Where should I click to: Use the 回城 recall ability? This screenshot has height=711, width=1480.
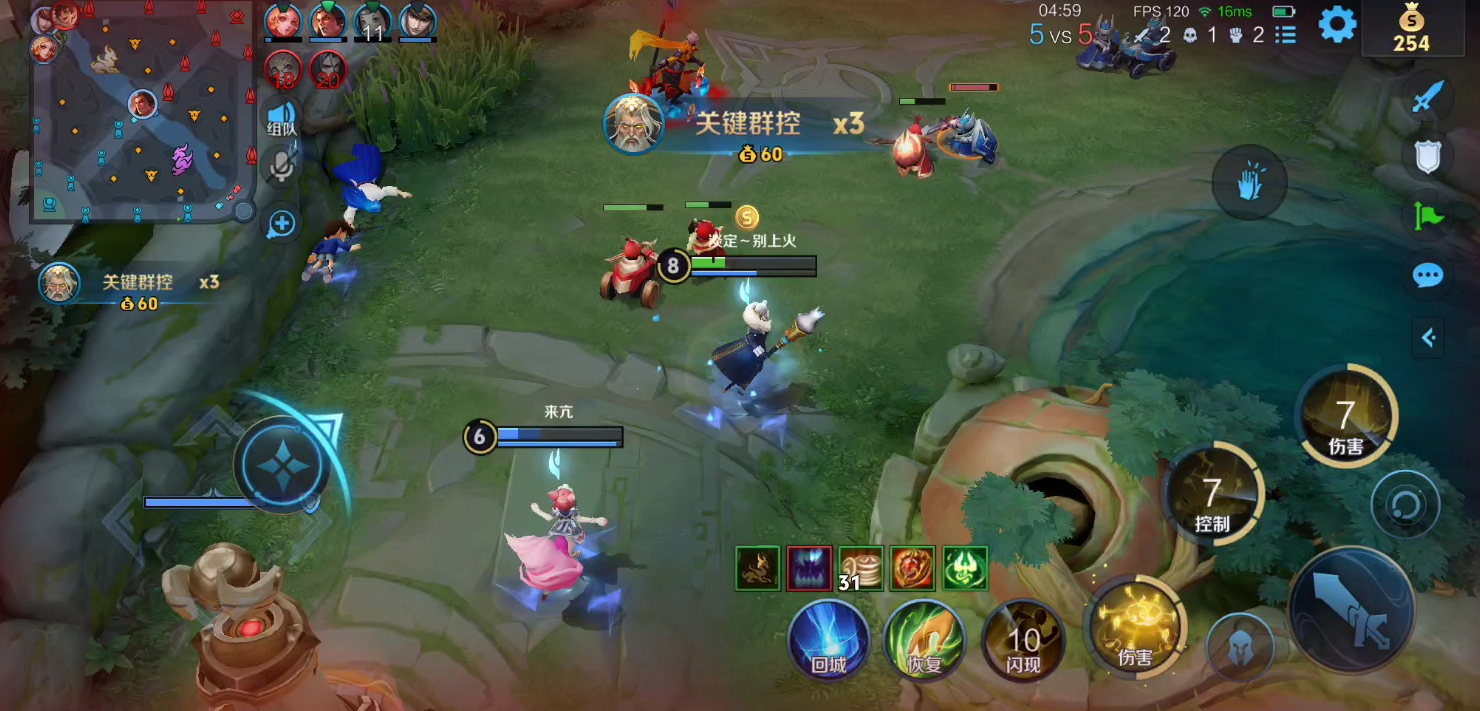coord(829,640)
